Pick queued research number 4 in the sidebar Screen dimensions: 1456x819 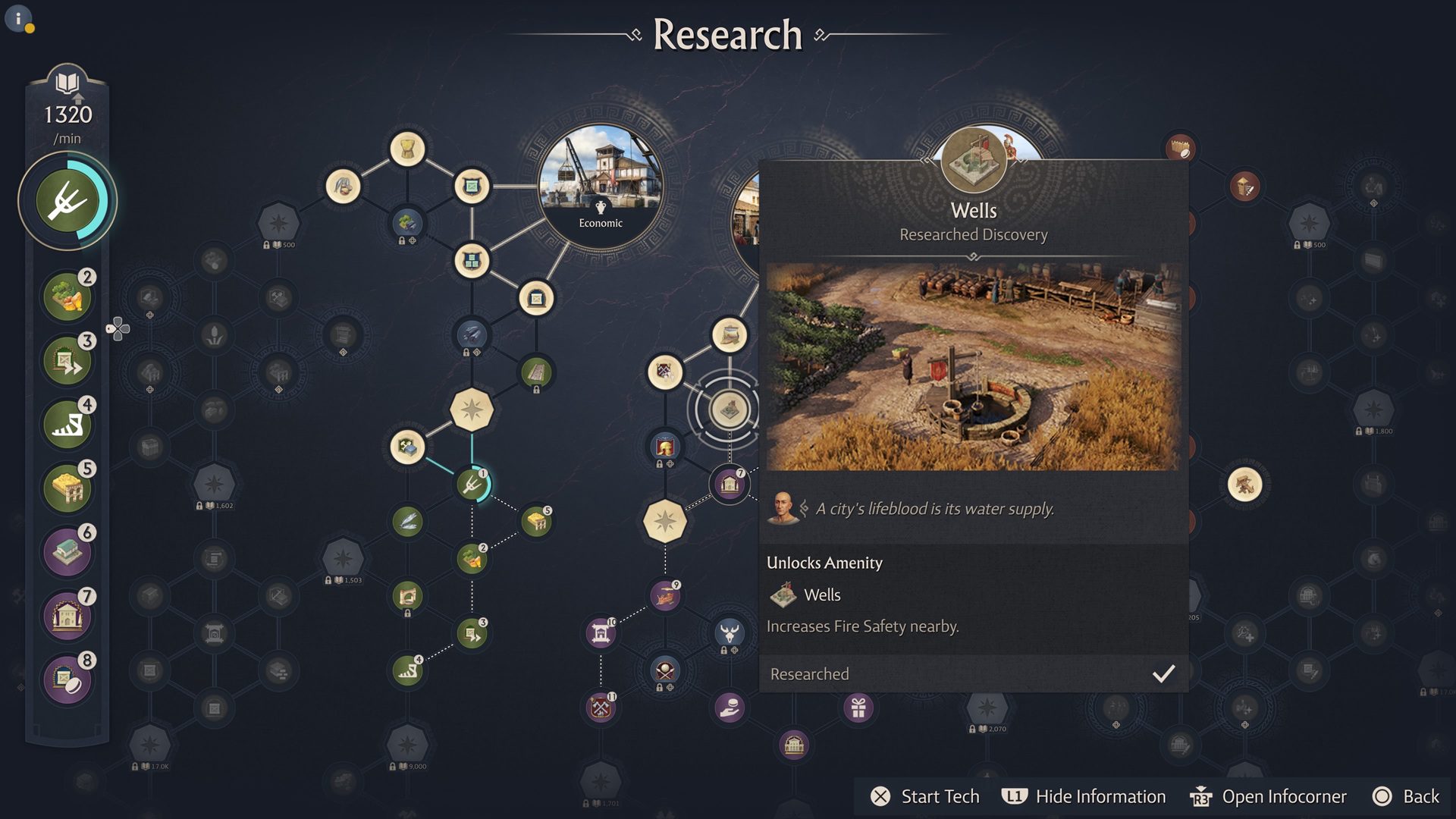67,424
